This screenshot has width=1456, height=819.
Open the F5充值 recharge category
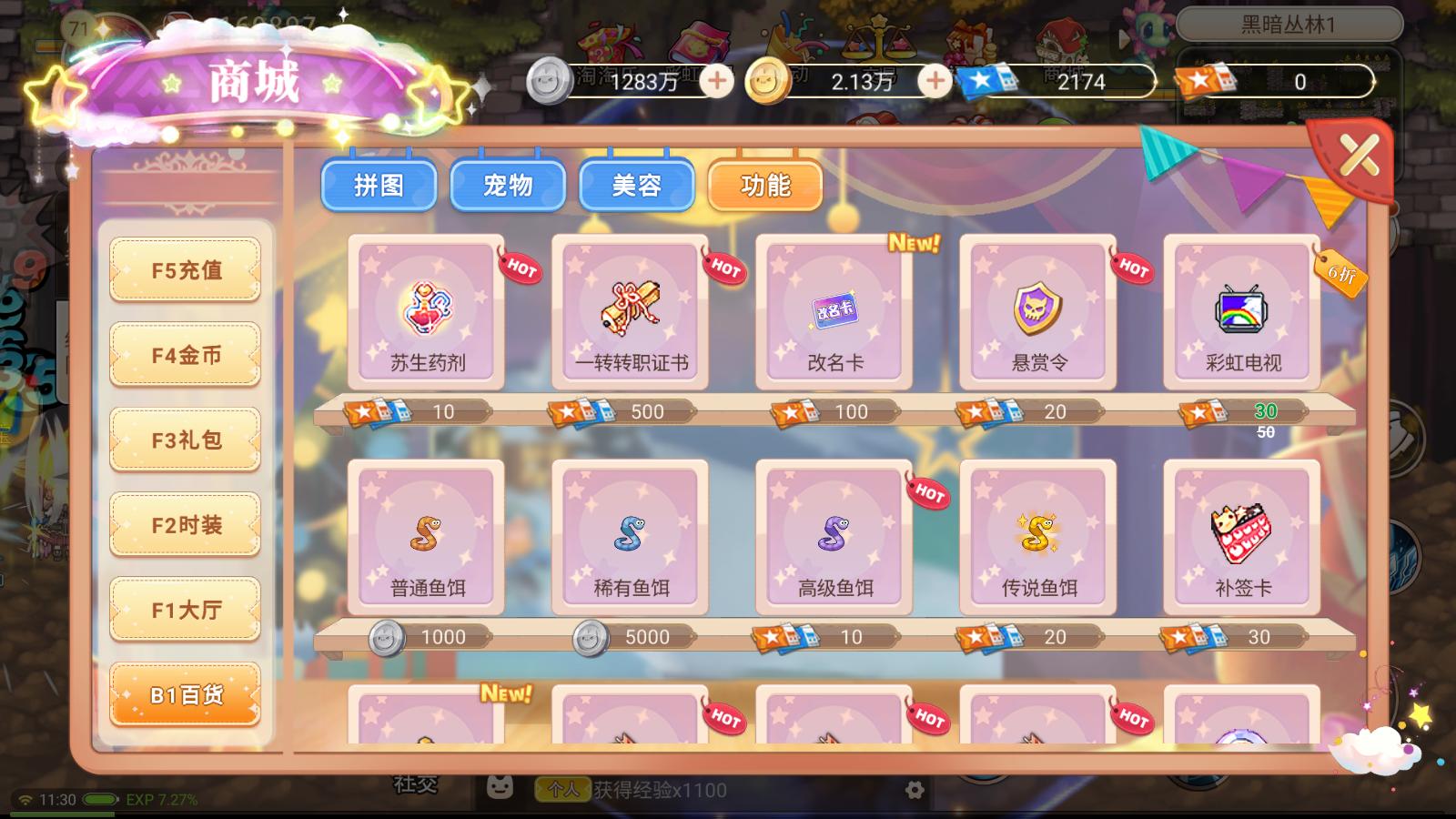click(x=185, y=269)
